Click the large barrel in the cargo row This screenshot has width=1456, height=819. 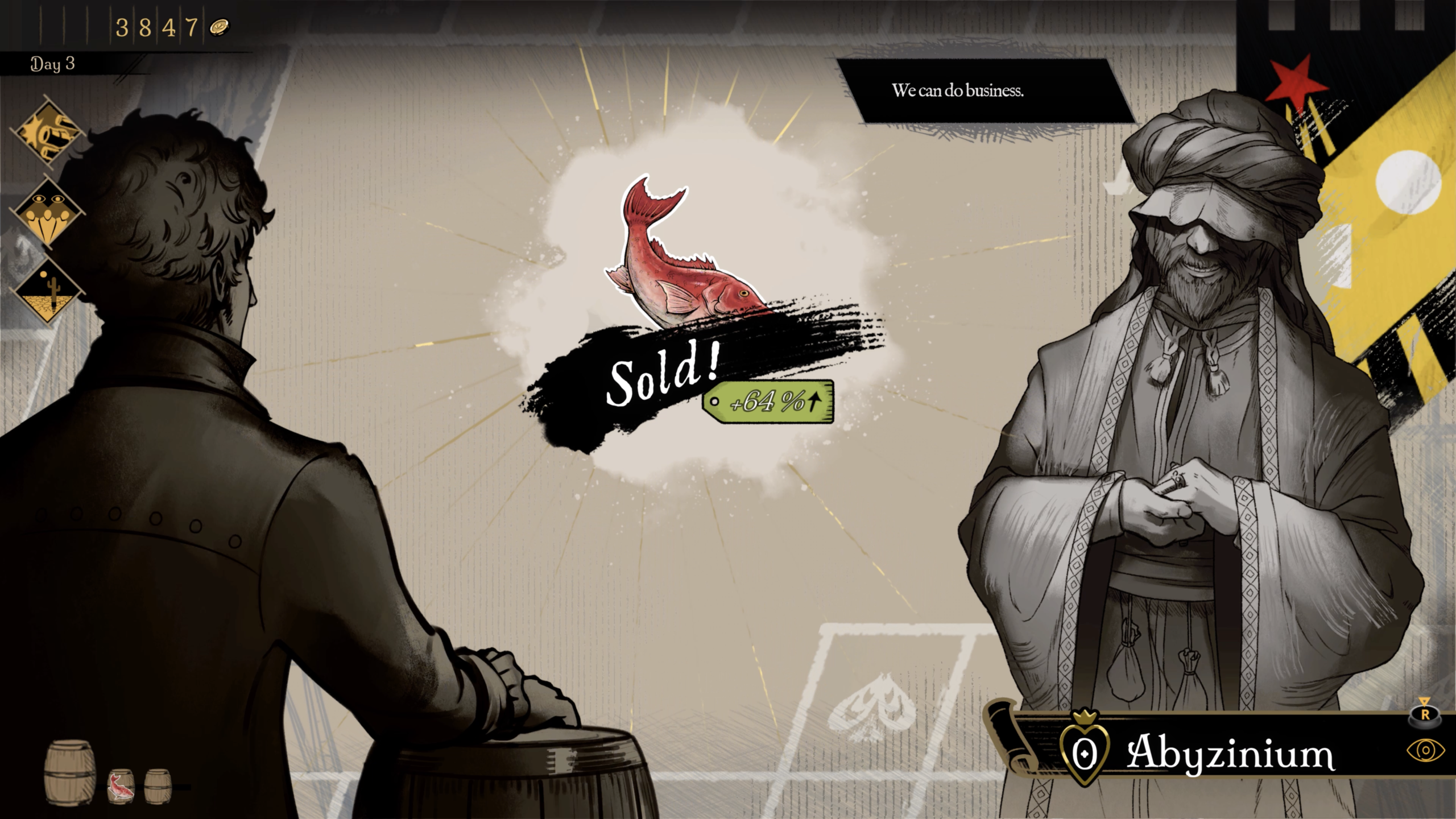coord(70,772)
